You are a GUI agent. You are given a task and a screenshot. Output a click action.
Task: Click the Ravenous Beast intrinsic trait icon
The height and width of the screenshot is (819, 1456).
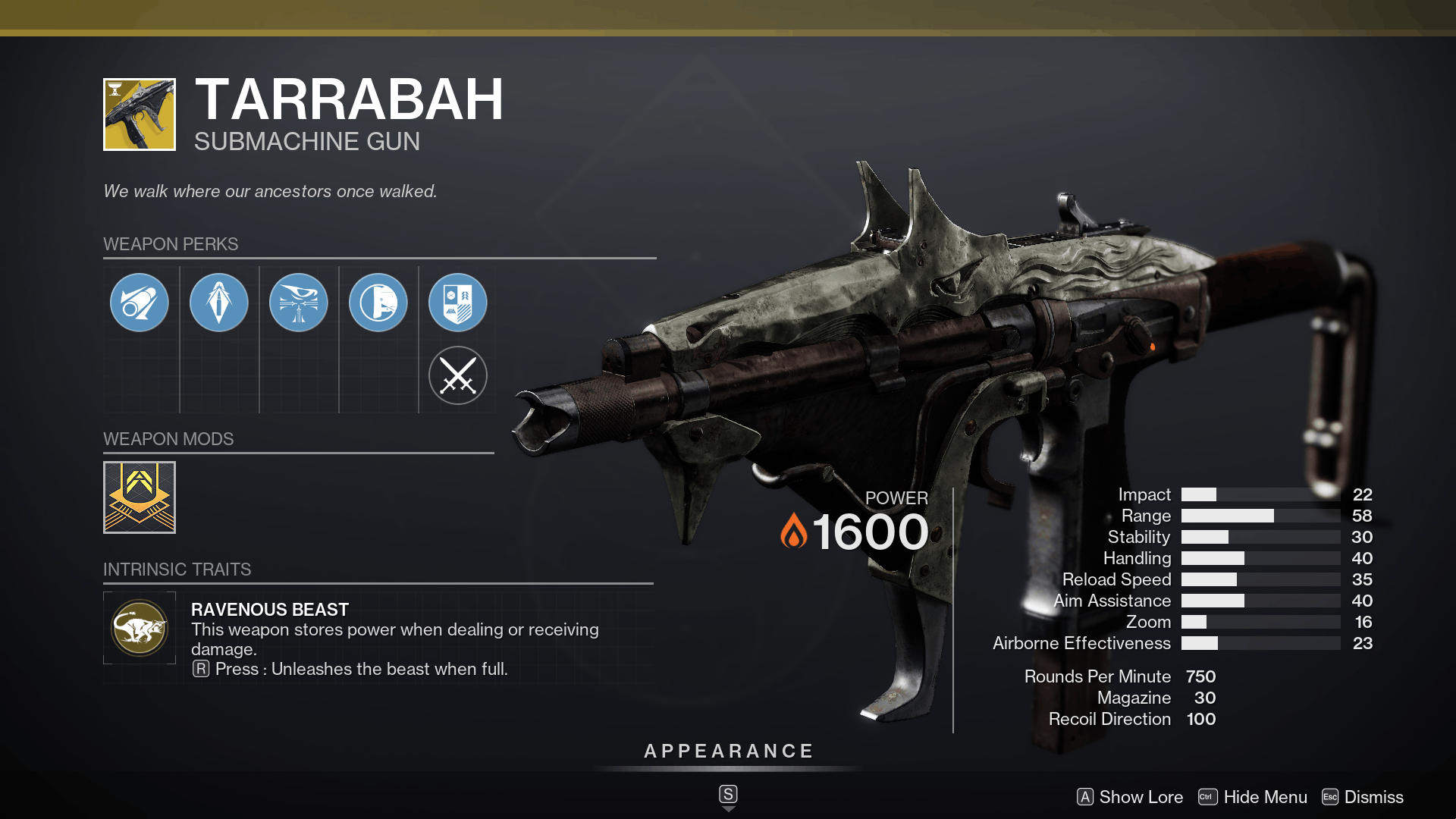coord(140,627)
